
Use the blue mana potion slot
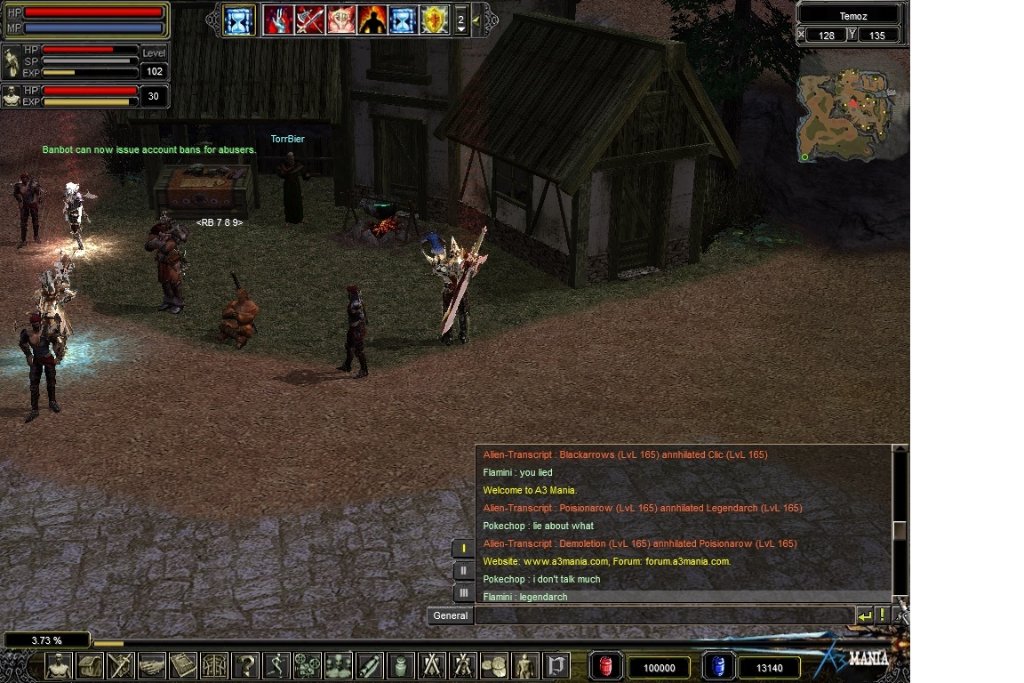tap(717, 666)
